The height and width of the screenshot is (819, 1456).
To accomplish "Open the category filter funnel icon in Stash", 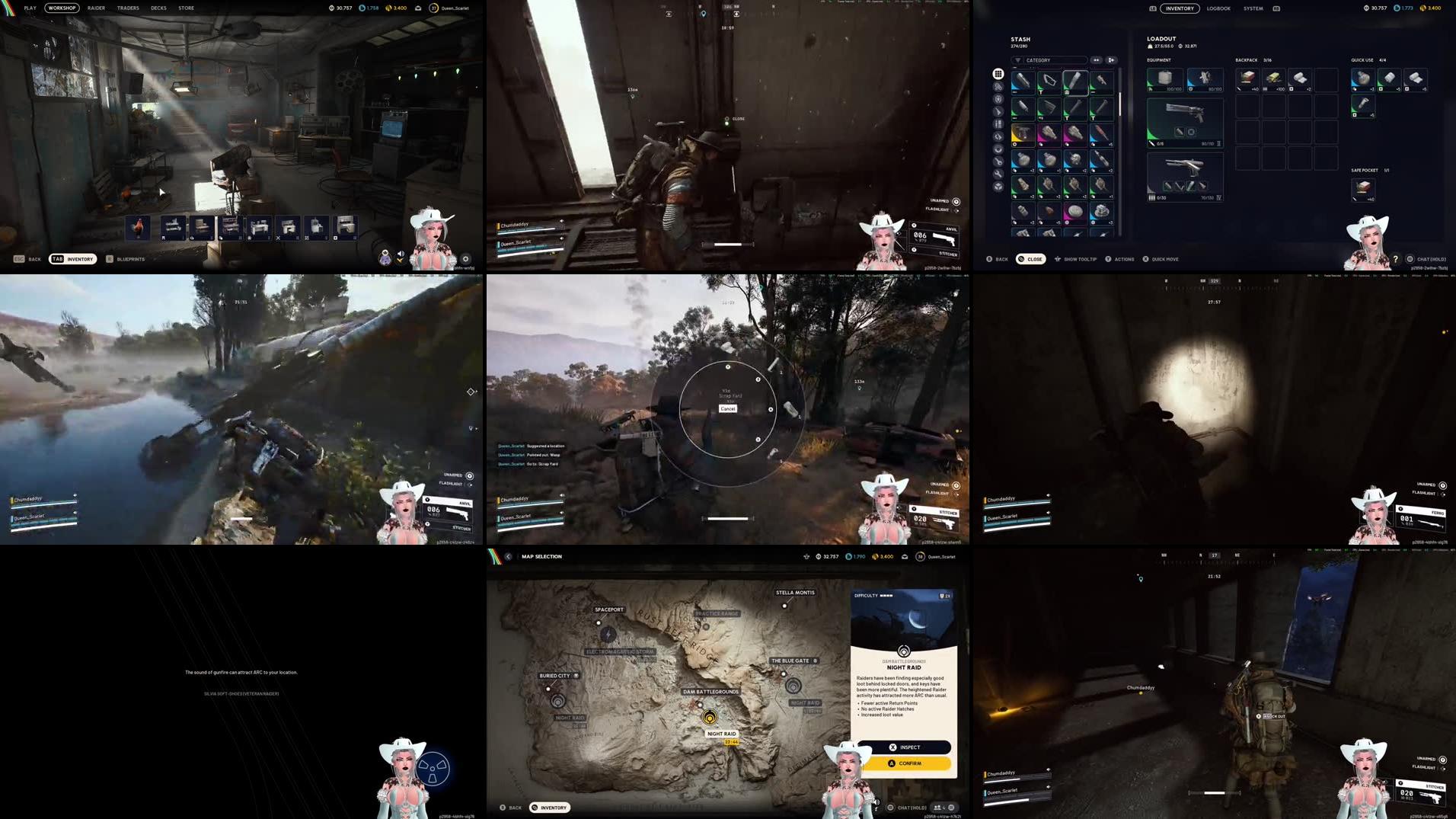I will click(1018, 60).
